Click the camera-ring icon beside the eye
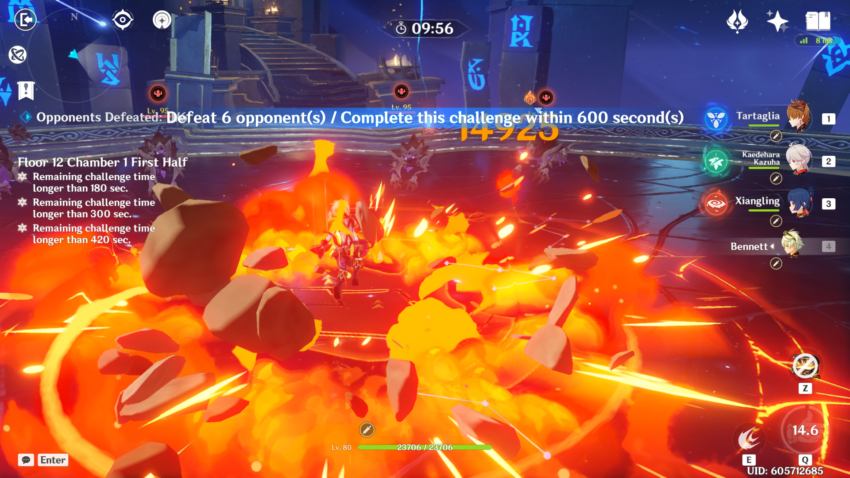 point(162,19)
